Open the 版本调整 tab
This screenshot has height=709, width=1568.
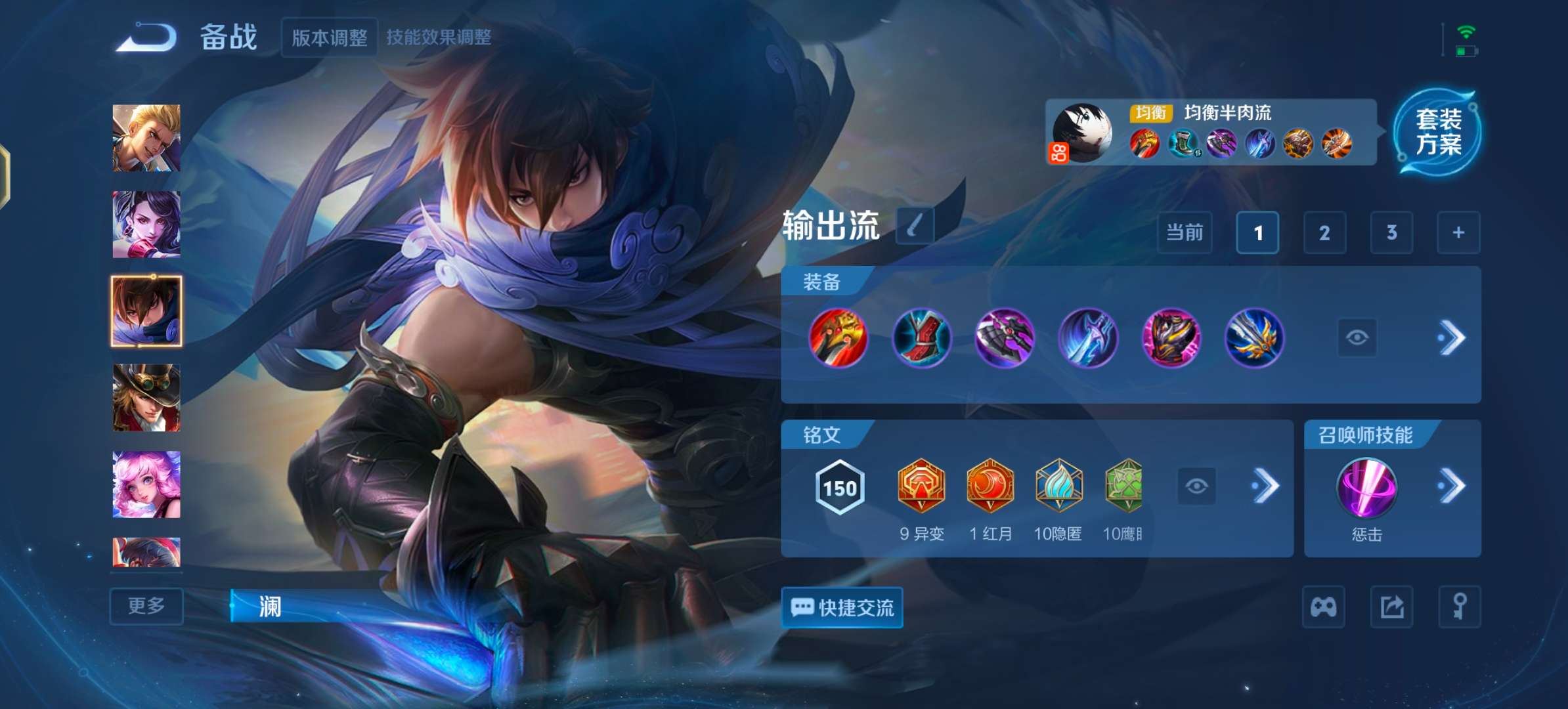click(x=329, y=38)
